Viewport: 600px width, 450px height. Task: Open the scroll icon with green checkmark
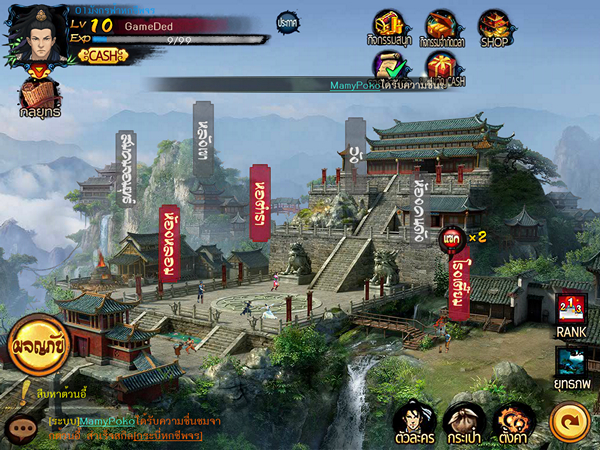[389, 66]
